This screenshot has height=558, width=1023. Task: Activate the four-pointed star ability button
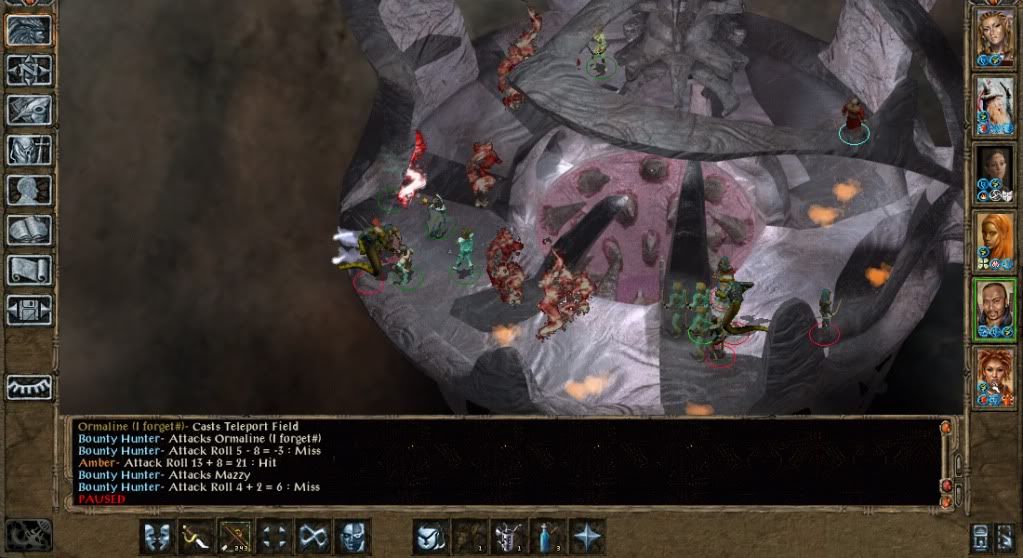[586, 536]
